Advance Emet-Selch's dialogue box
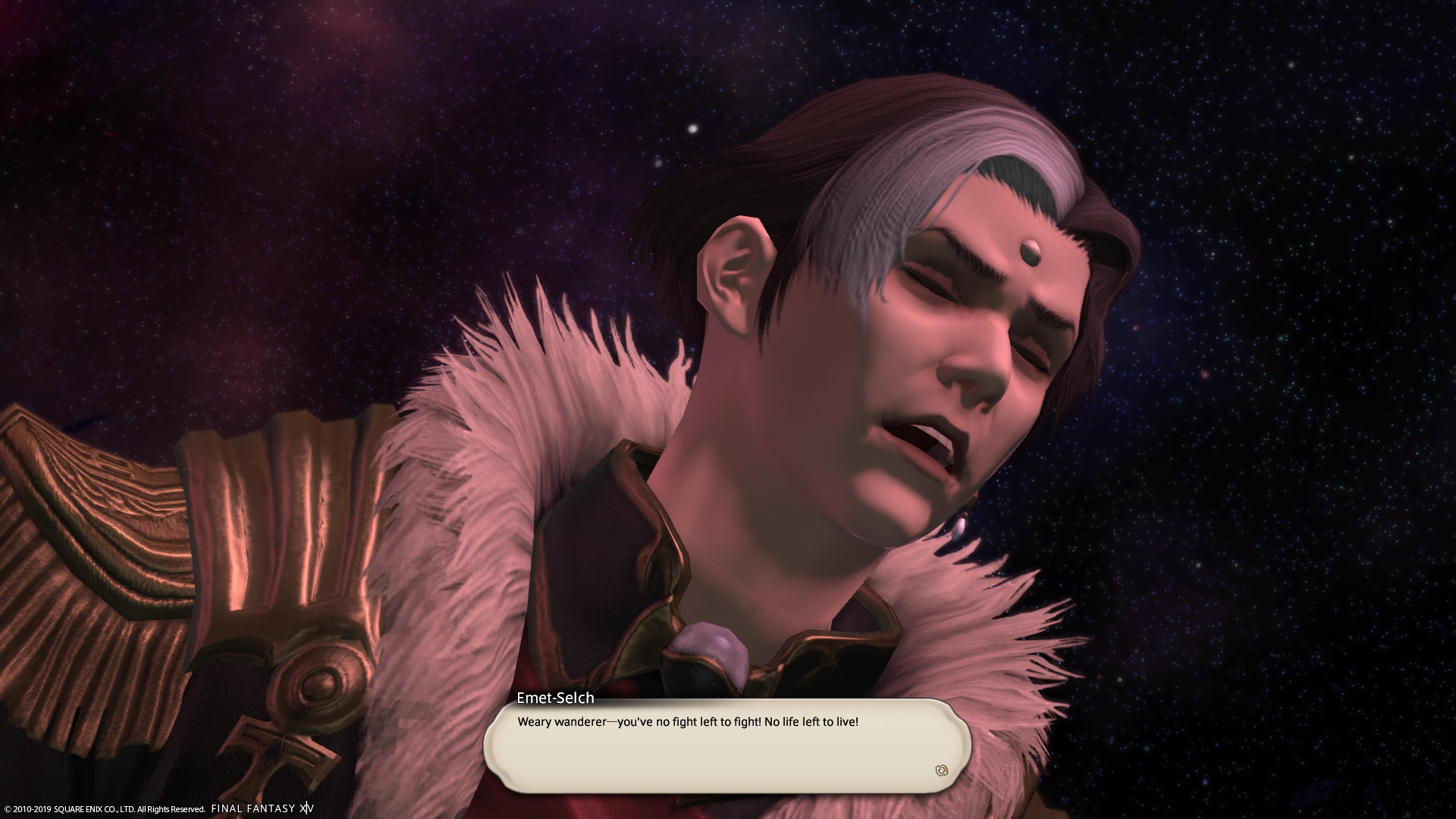1456x819 pixels. pyautogui.click(x=726, y=746)
